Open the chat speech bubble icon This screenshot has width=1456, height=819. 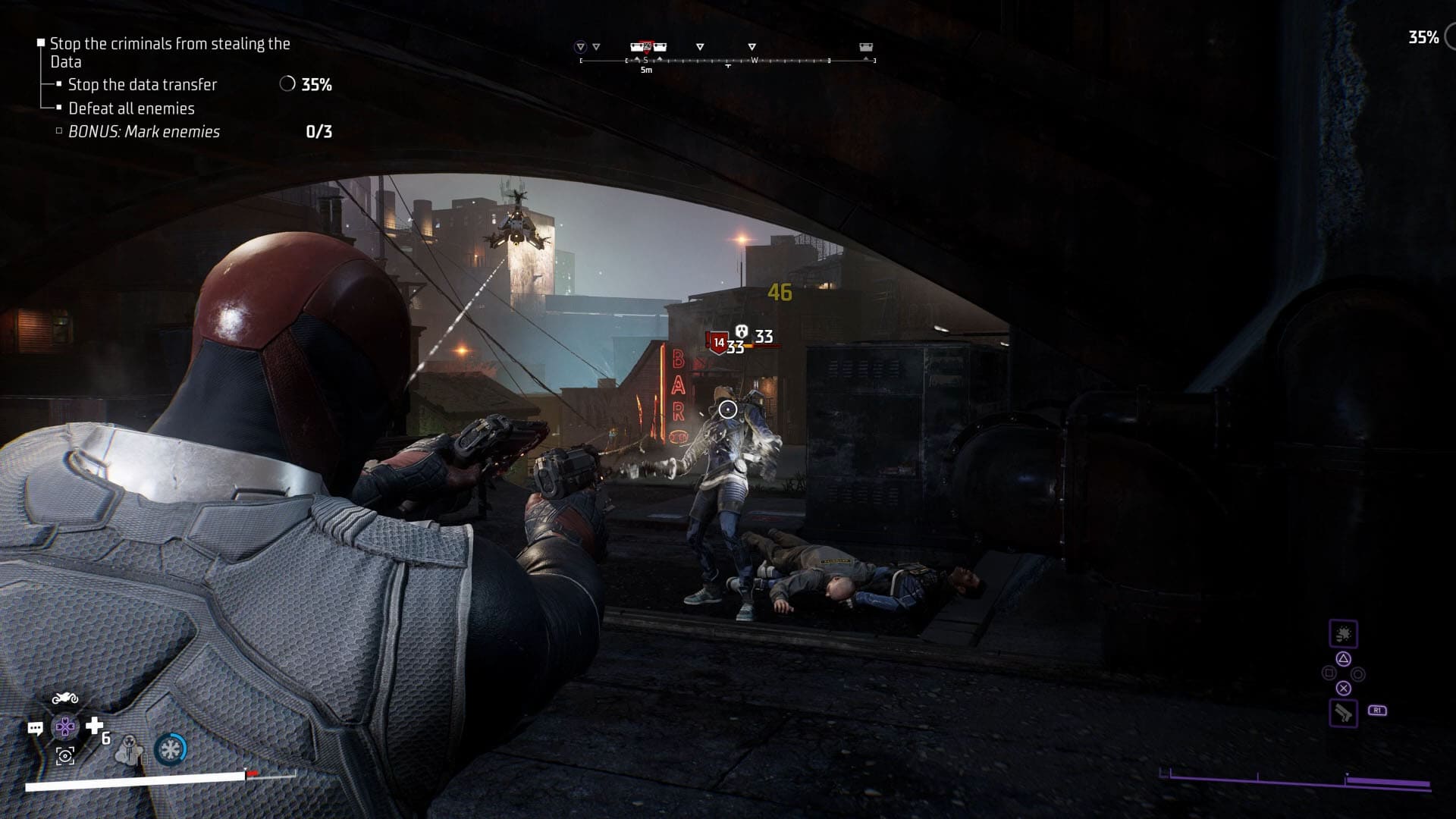[x=35, y=729]
